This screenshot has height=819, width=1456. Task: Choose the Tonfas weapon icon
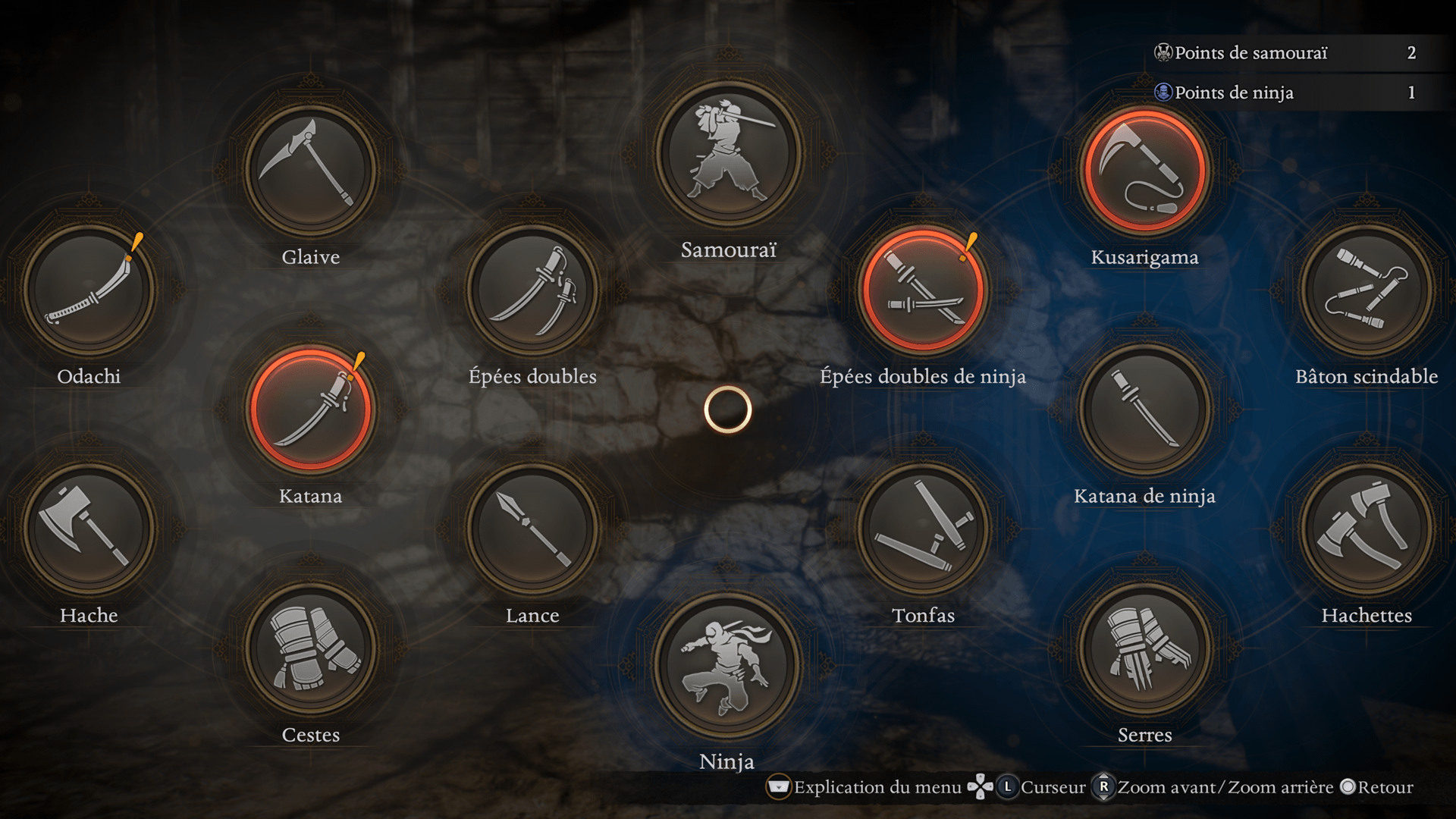(923, 529)
